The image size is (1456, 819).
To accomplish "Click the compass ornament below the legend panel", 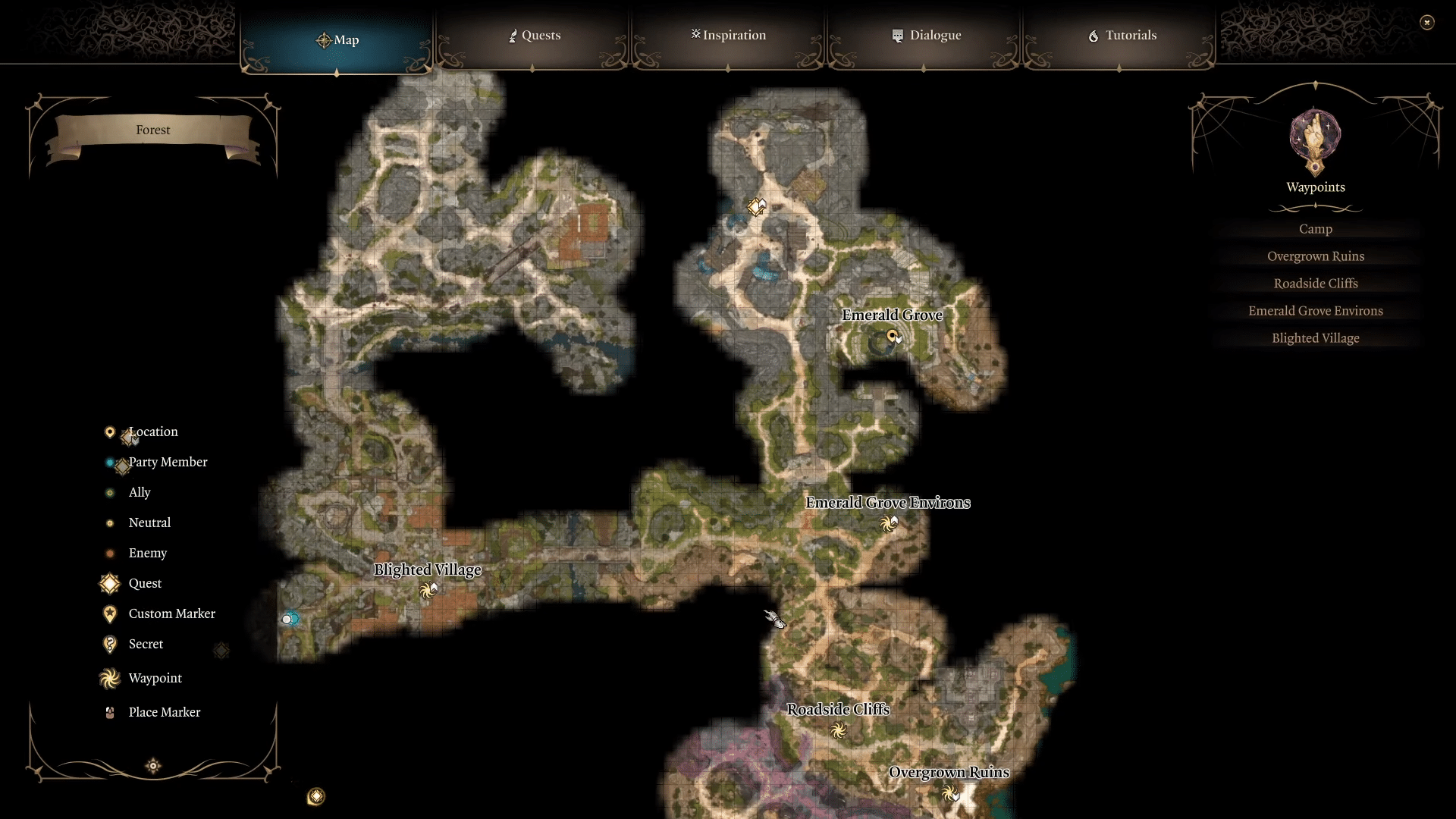I will click(152, 767).
